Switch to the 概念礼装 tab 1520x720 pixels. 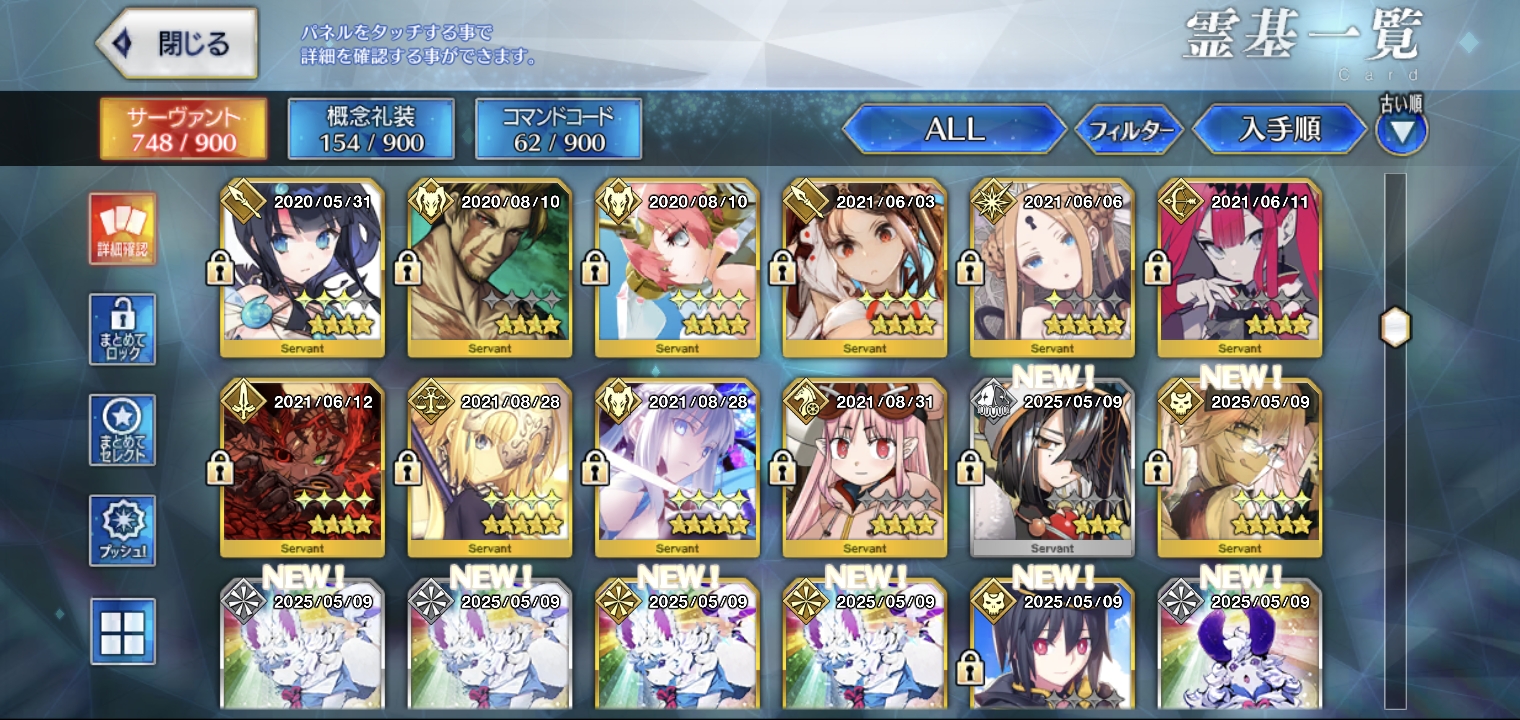coord(371,129)
